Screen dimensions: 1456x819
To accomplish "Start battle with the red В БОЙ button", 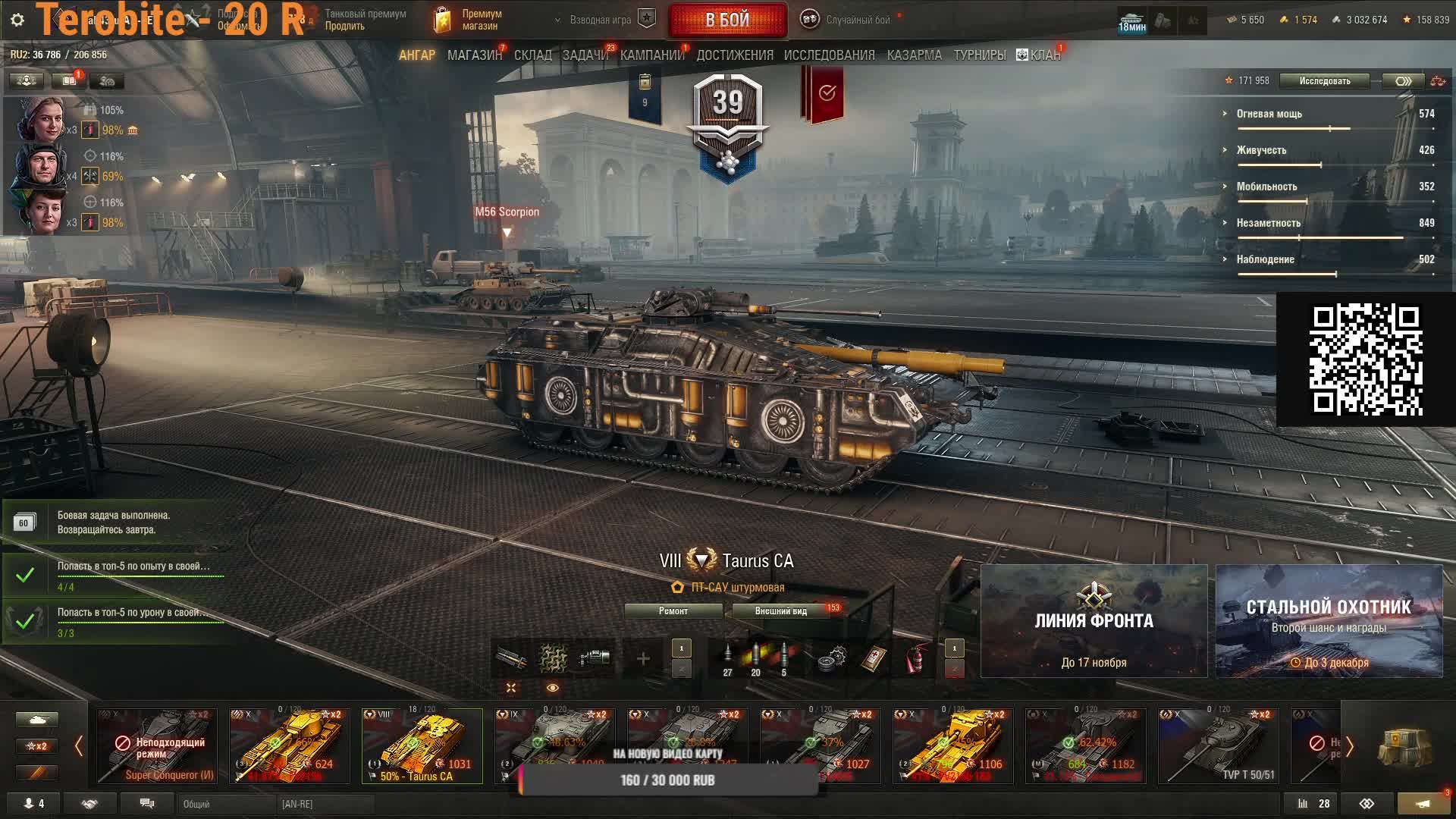I will click(727, 20).
